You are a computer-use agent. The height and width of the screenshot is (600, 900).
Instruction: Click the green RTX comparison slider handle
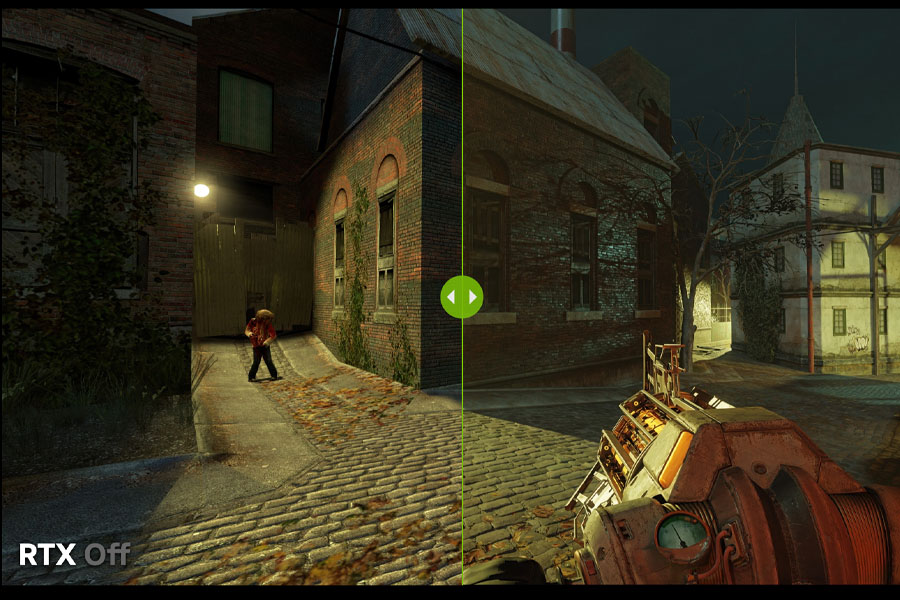coord(462,297)
